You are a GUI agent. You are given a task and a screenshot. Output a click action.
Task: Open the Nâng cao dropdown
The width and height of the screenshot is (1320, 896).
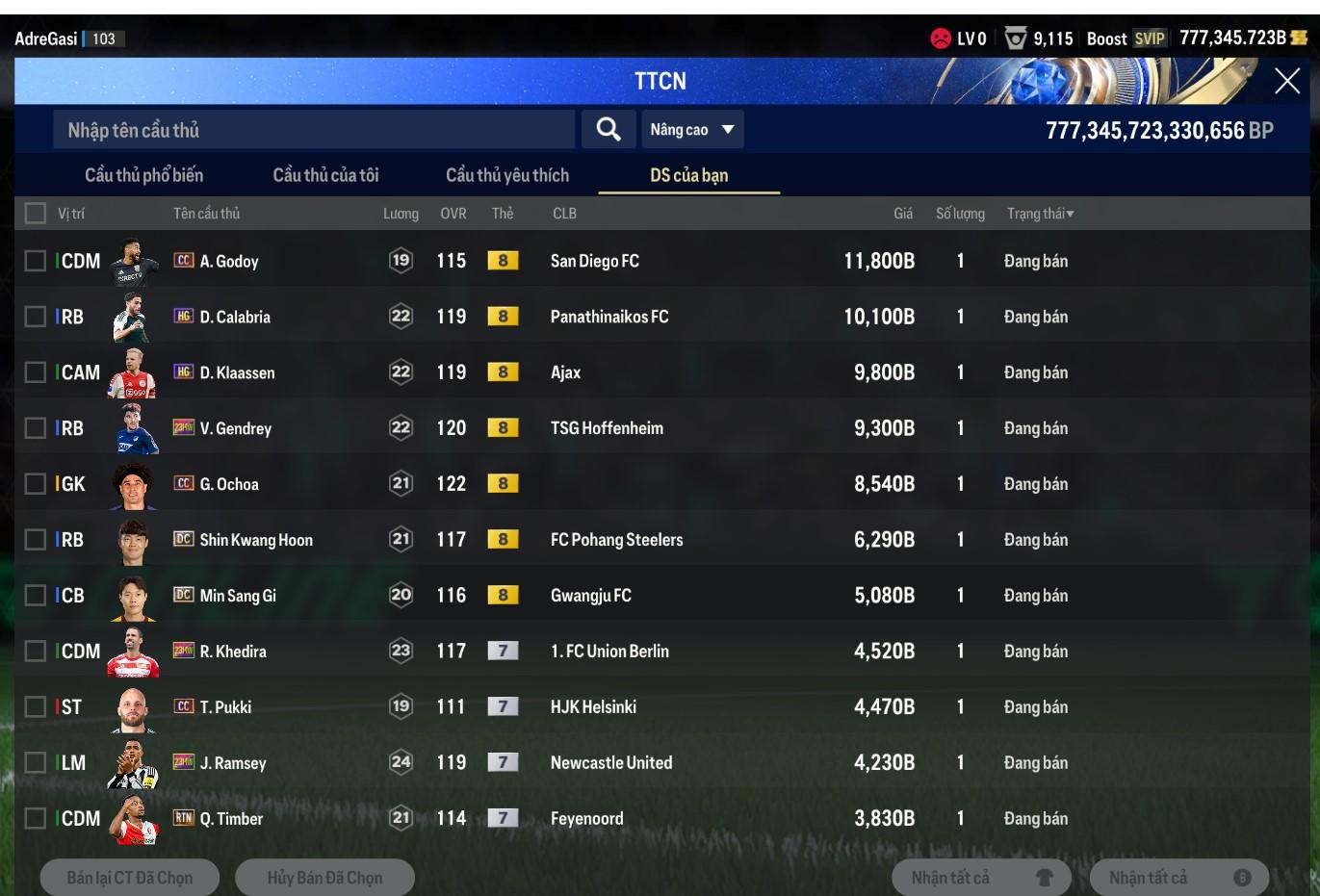692,130
